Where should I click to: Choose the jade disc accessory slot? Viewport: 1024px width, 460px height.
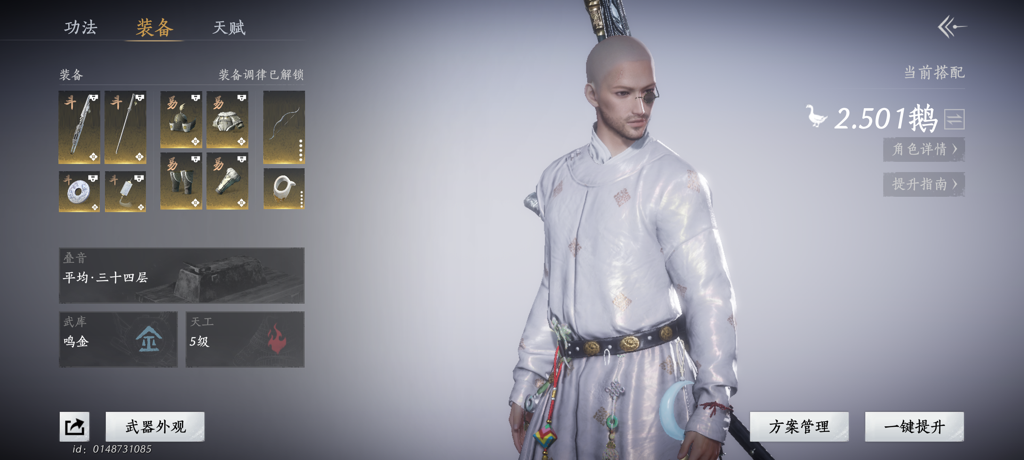point(79,191)
